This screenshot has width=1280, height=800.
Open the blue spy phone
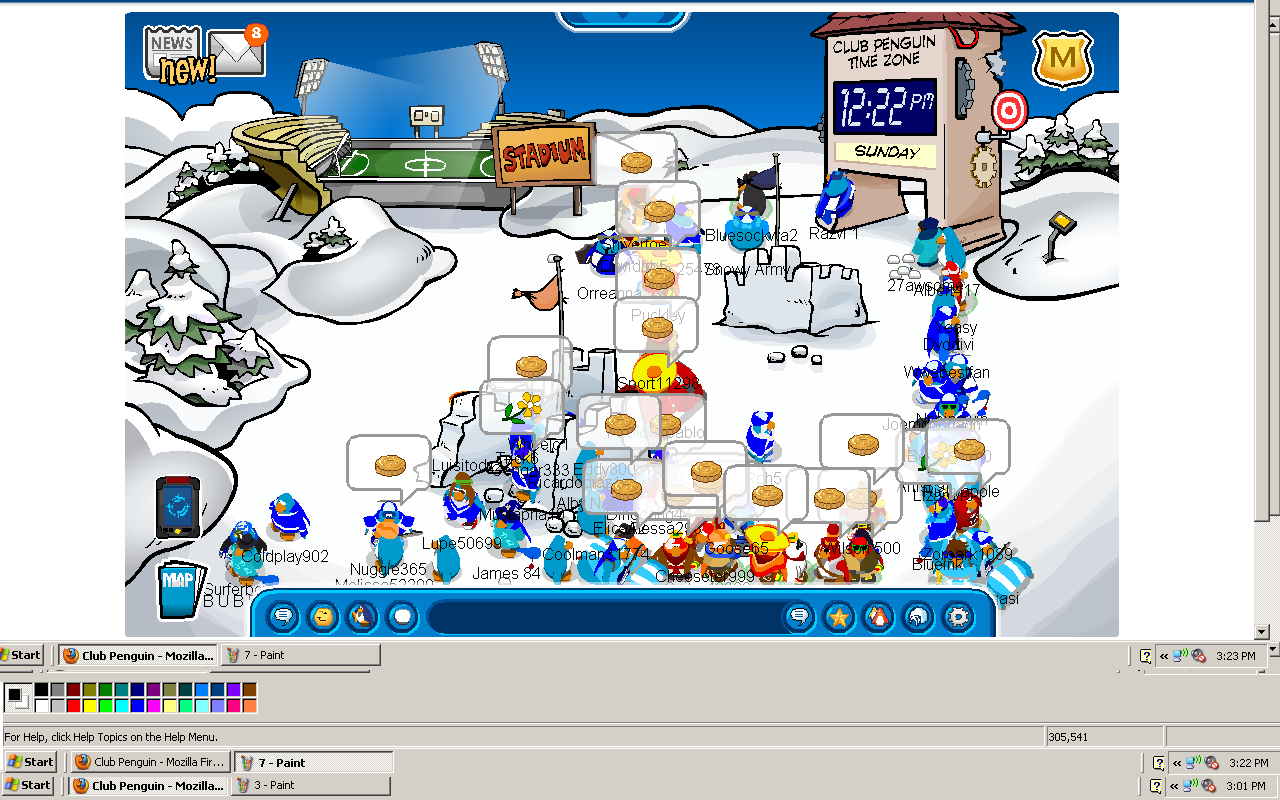click(x=177, y=507)
